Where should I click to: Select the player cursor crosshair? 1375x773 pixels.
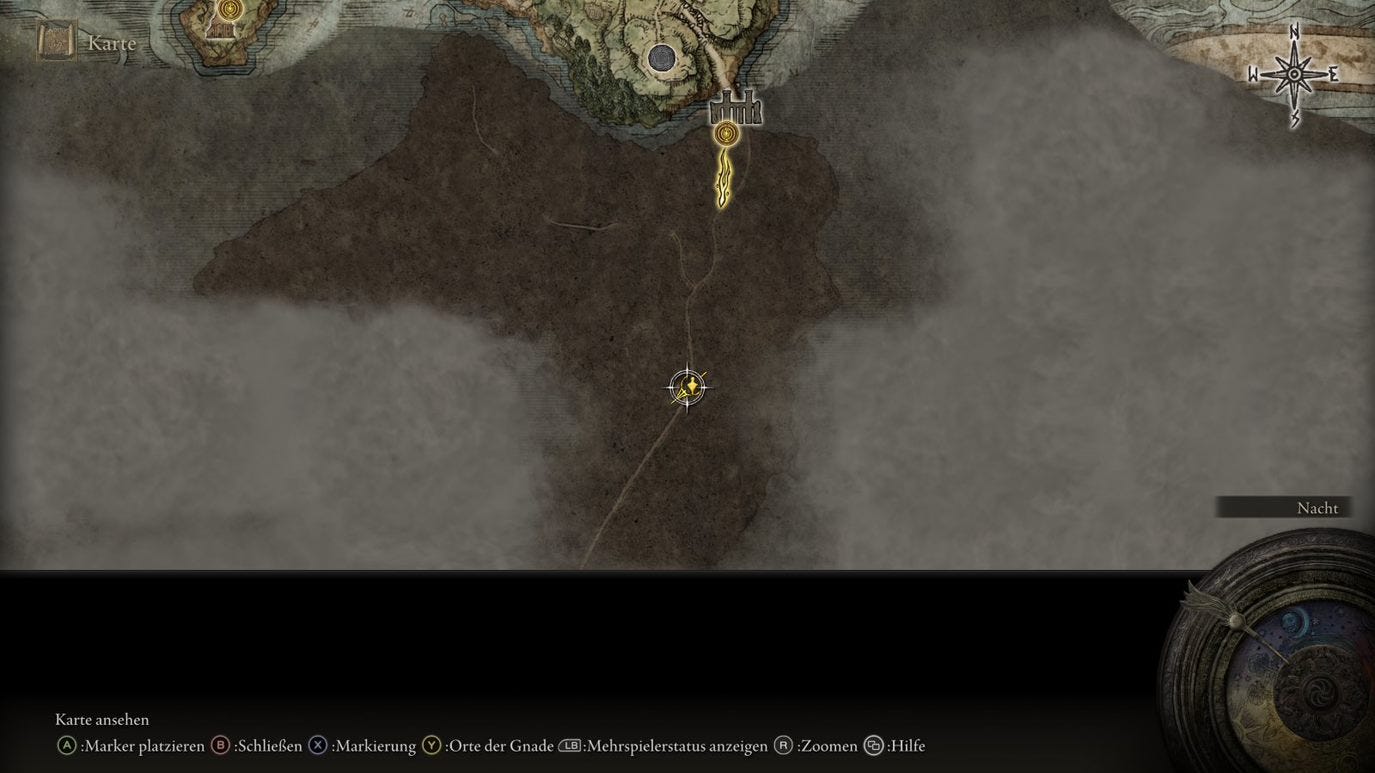coord(686,387)
